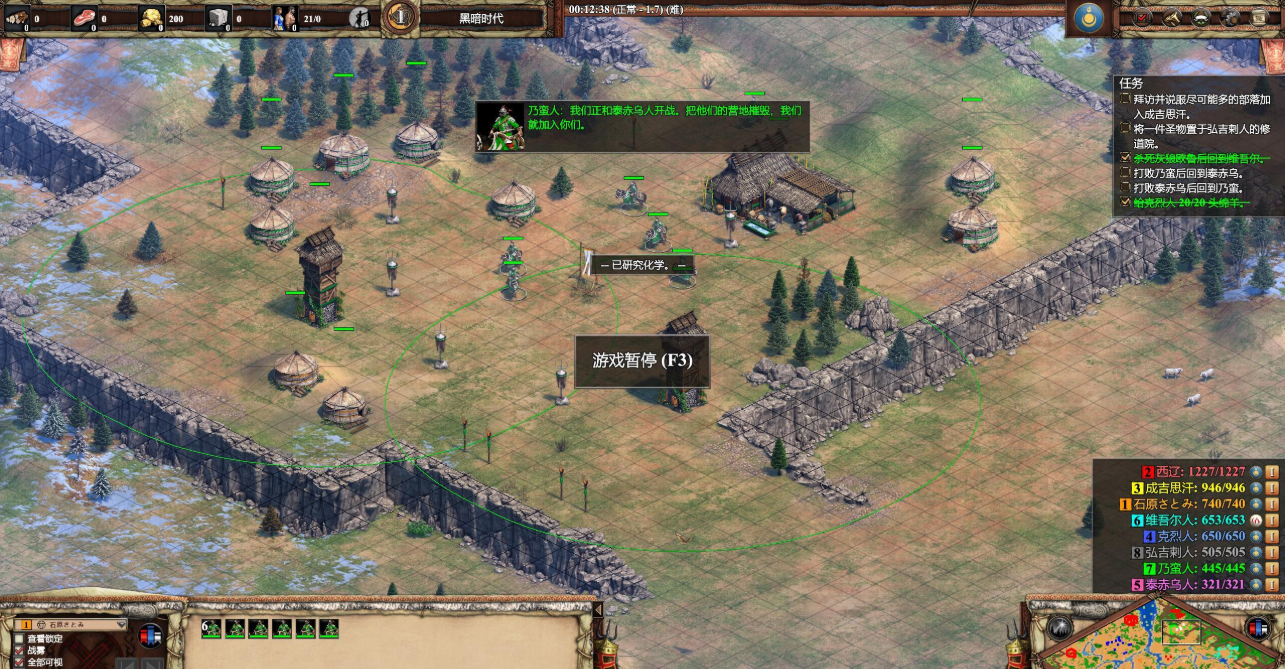This screenshot has width=1285, height=669.
Task: Select the first unit portrait in the selection panel
Action: tap(235, 628)
